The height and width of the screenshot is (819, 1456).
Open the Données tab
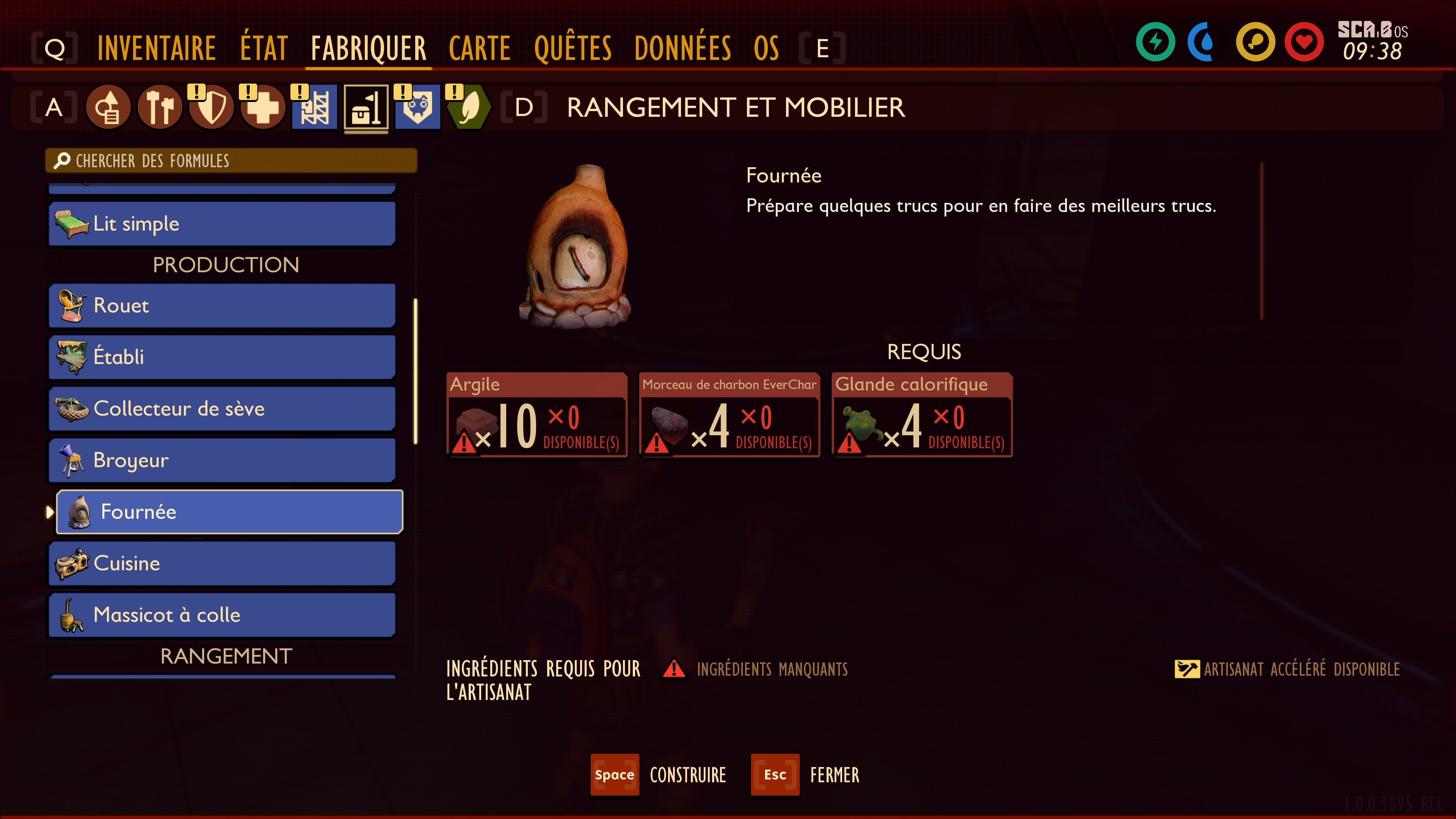click(682, 48)
